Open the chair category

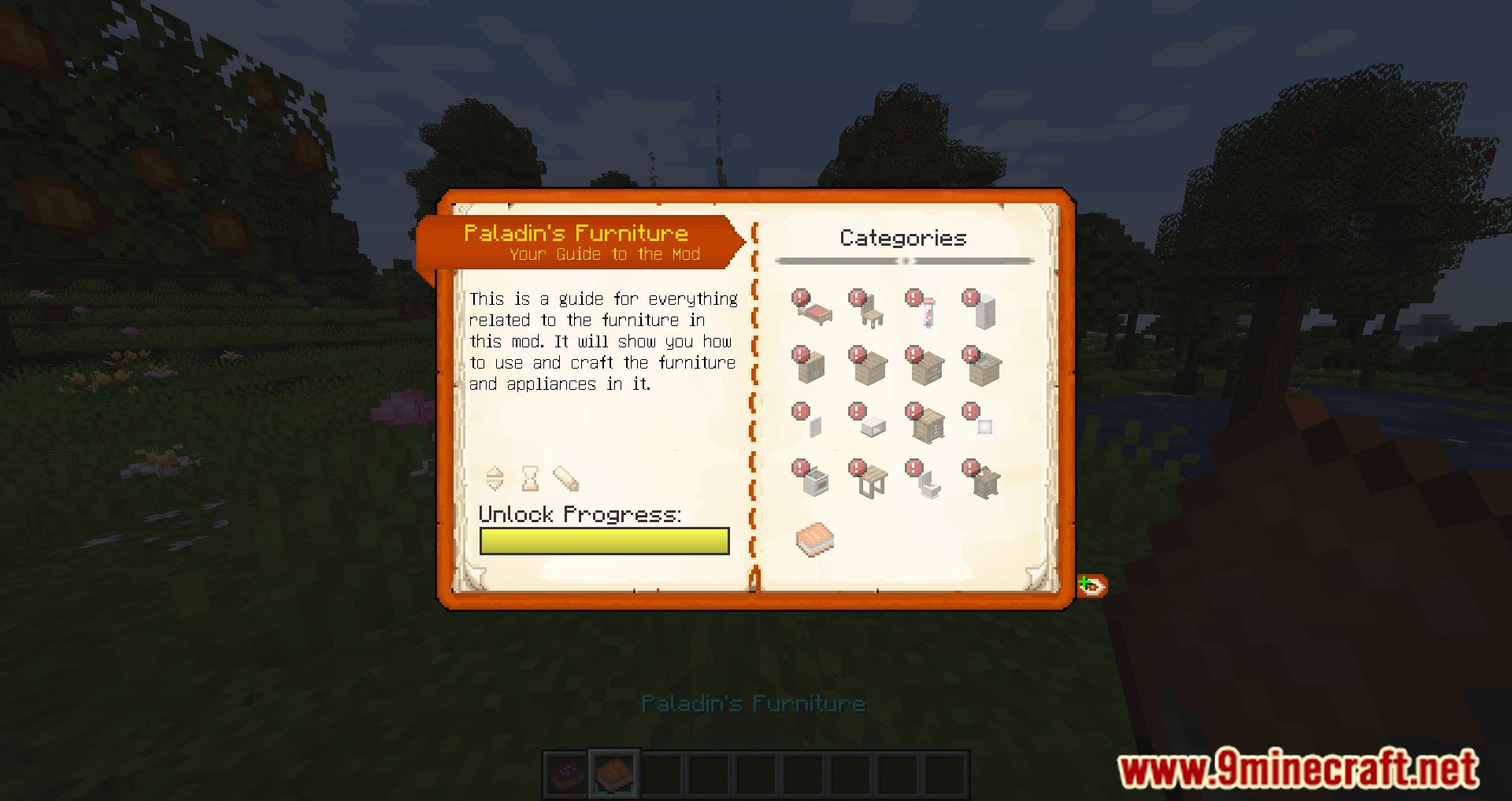pos(871,310)
